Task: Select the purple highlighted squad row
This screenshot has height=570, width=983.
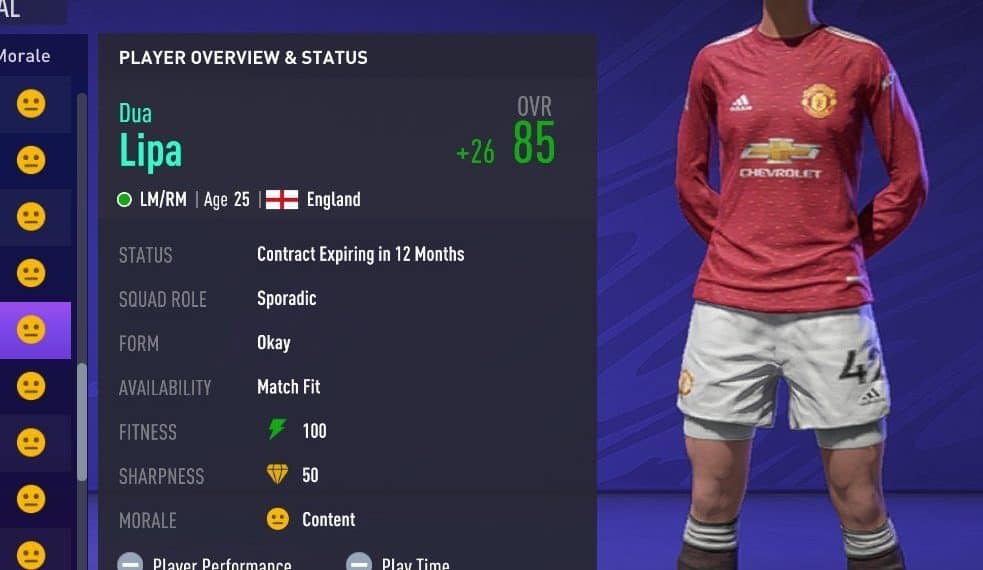Action: coord(34,330)
